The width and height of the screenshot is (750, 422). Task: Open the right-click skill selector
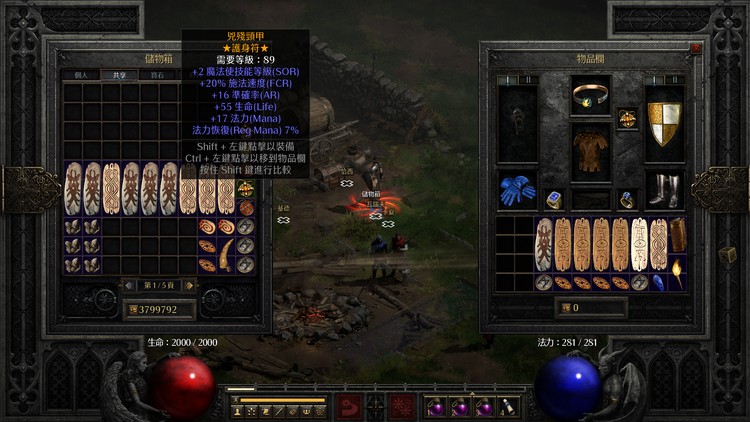[x=402, y=407]
